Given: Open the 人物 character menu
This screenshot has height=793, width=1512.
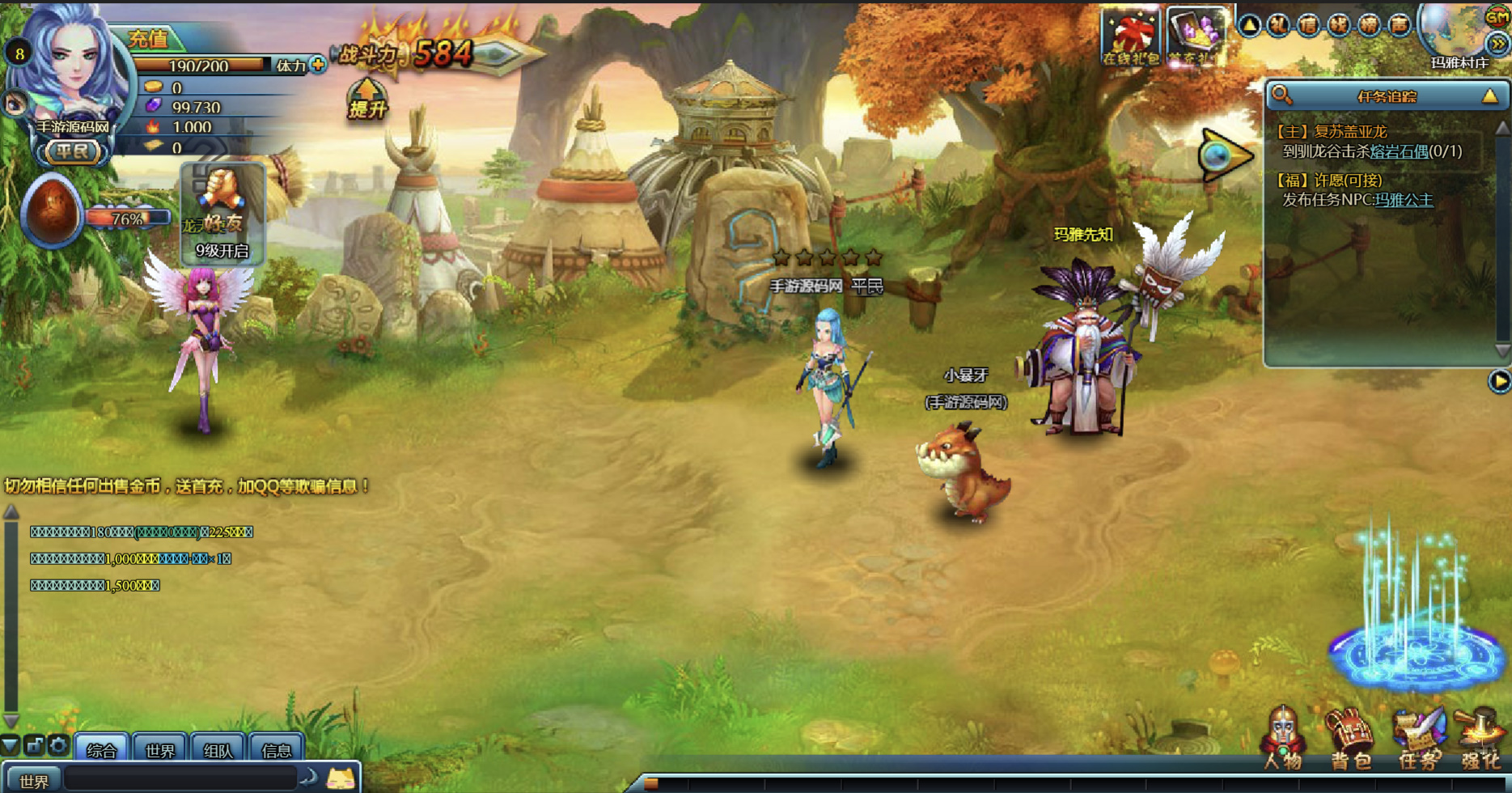Looking at the screenshot, I should coord(1282,738).
